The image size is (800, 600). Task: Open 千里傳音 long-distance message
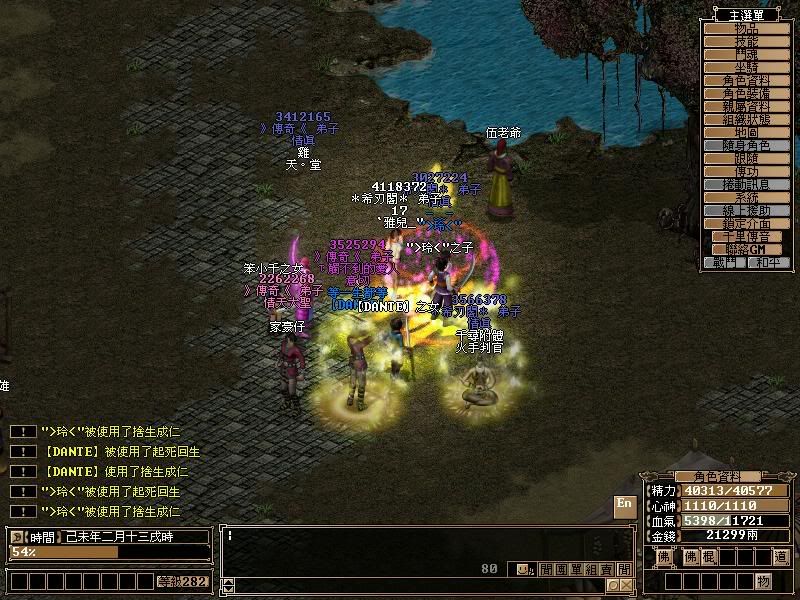pos(746,236)
